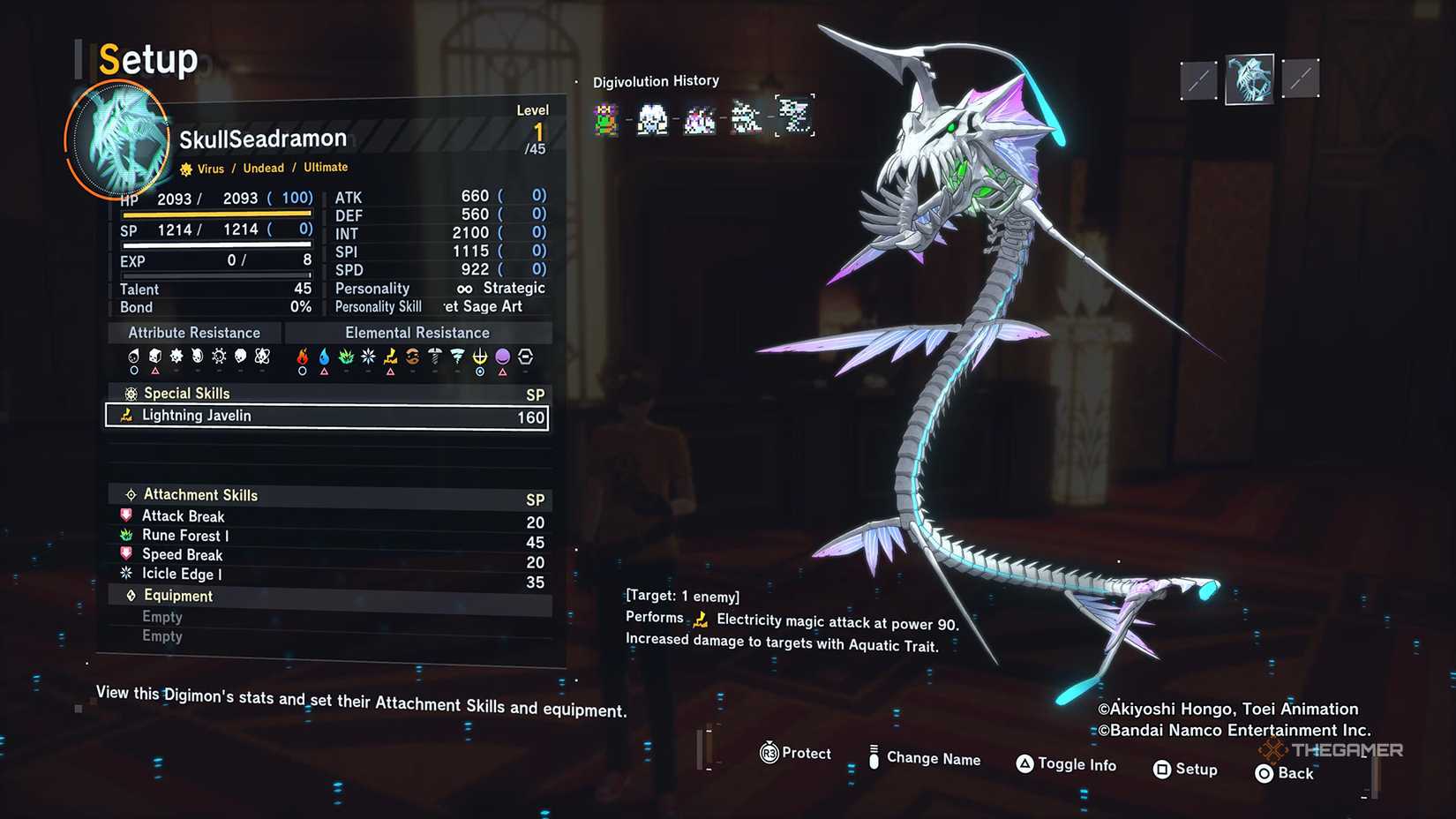The width and height of the screenshot is (1456, 819).
Task: Select the Fire elemental resistance icon
Action: (303, 357)
